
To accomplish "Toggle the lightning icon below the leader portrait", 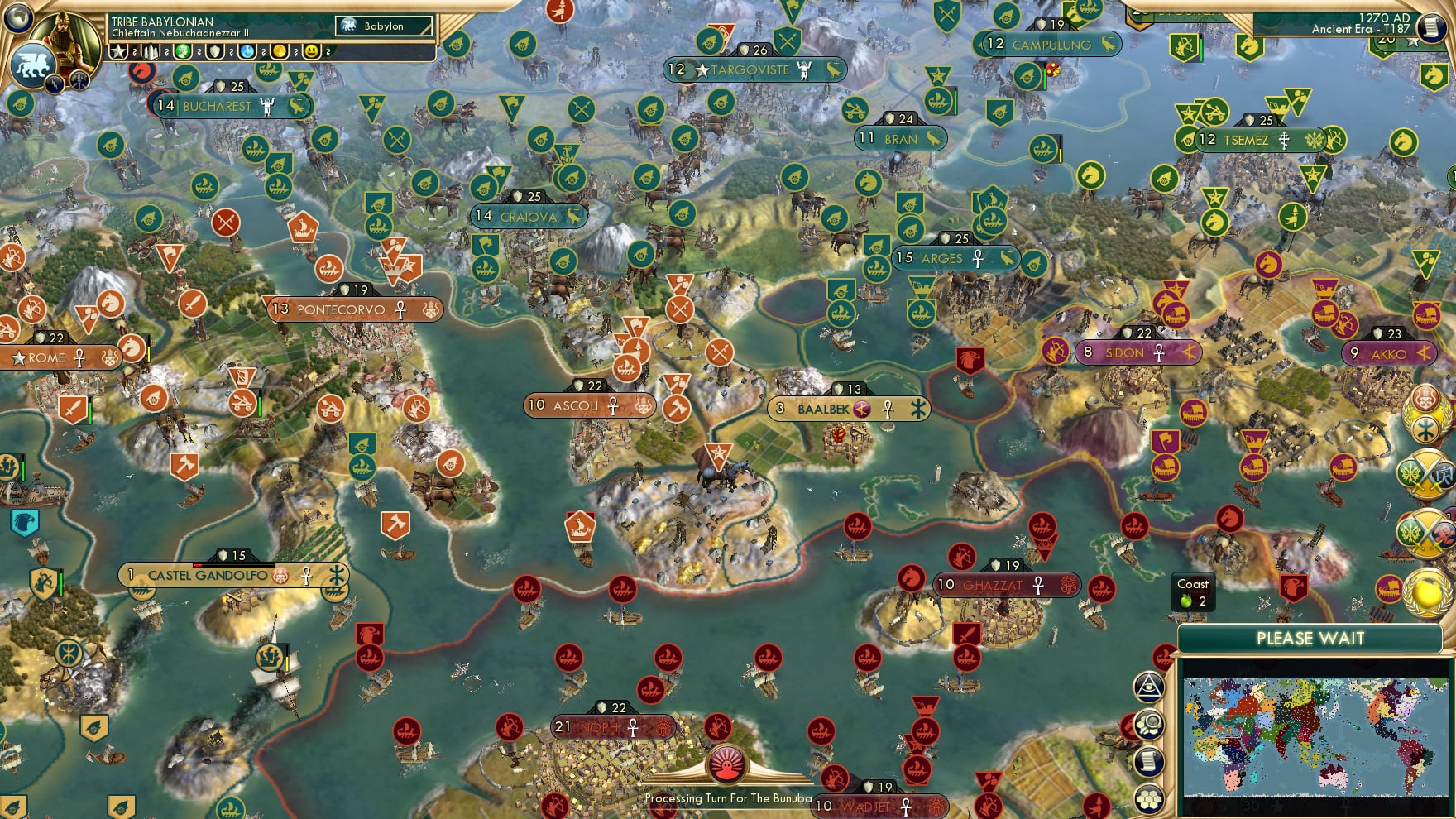I will [55, 84].
